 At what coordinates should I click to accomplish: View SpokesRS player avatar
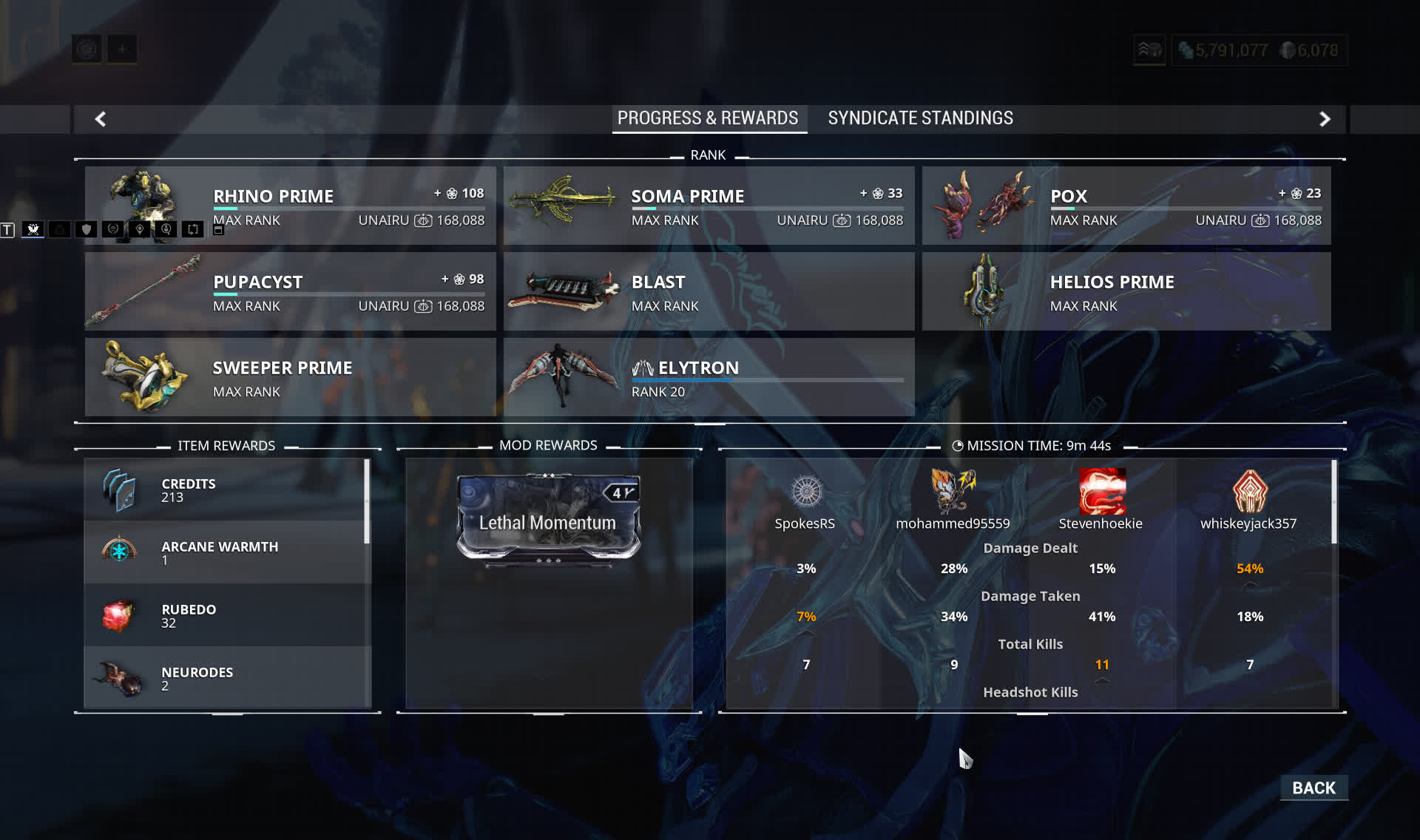806,491
